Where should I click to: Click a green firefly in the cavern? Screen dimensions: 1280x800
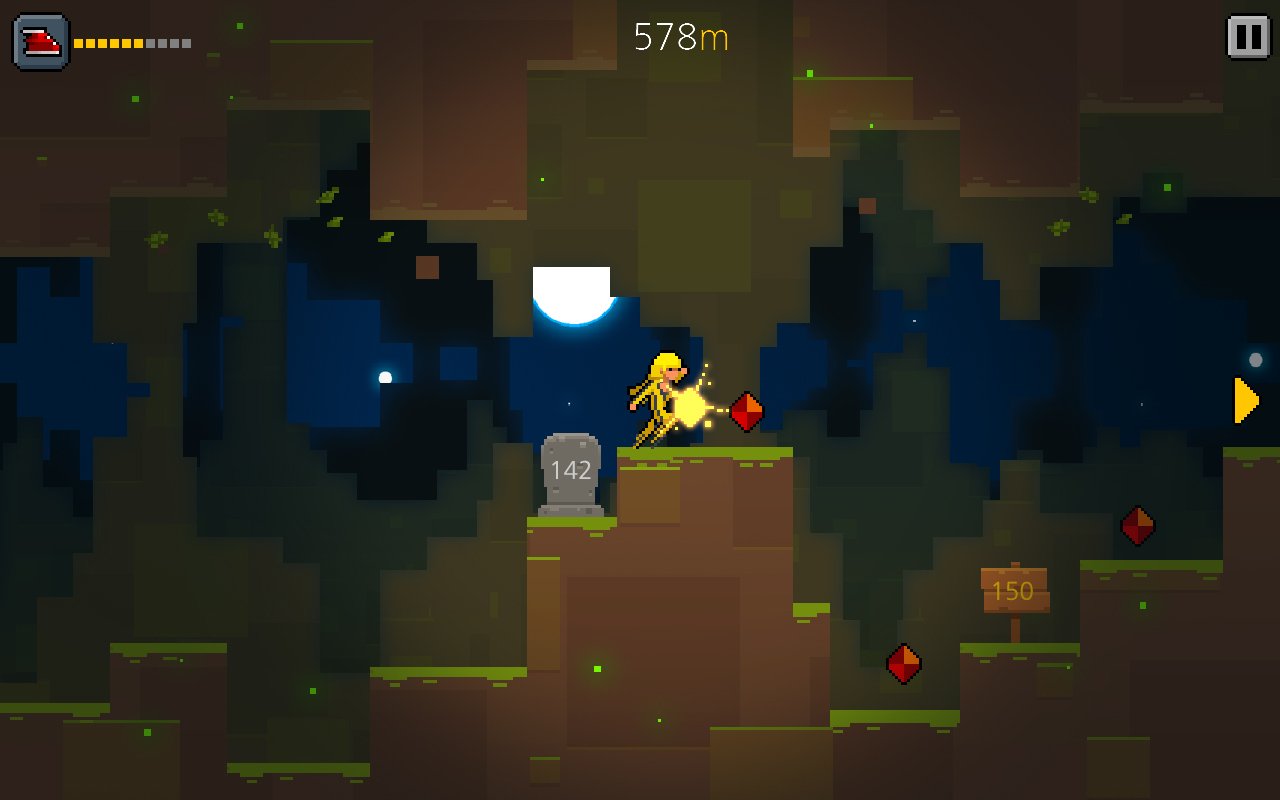click(597, 668)
